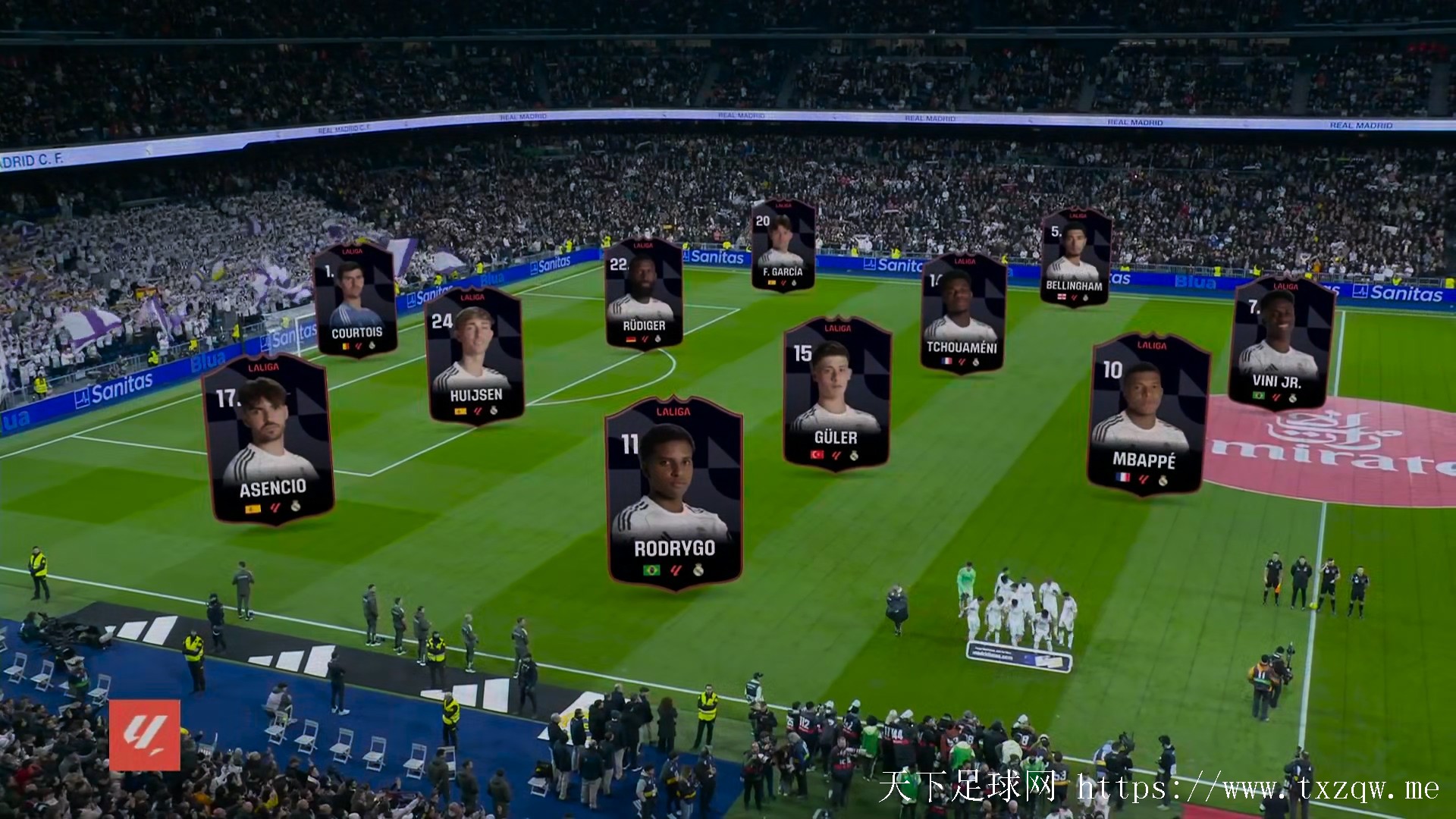Choose the Mbappé number 10 card

(1147, 414)
